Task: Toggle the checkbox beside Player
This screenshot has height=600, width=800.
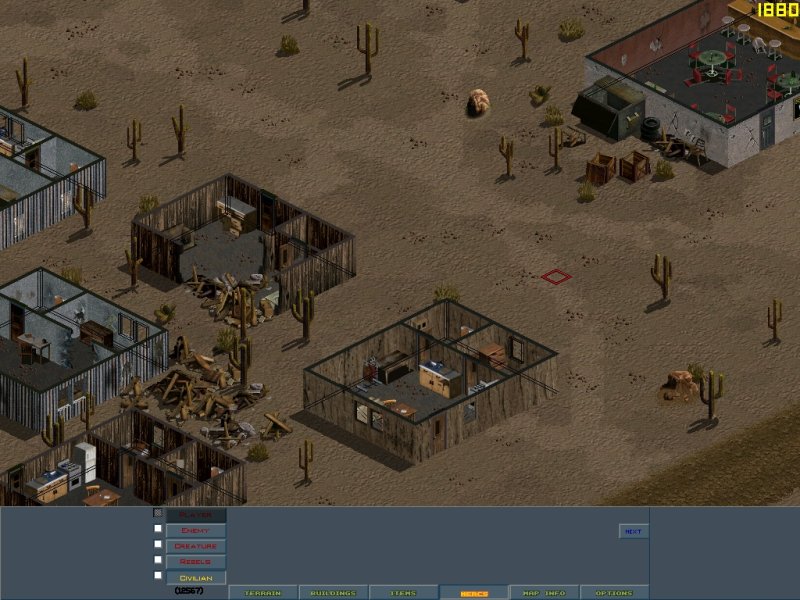Action: point(158,514)
